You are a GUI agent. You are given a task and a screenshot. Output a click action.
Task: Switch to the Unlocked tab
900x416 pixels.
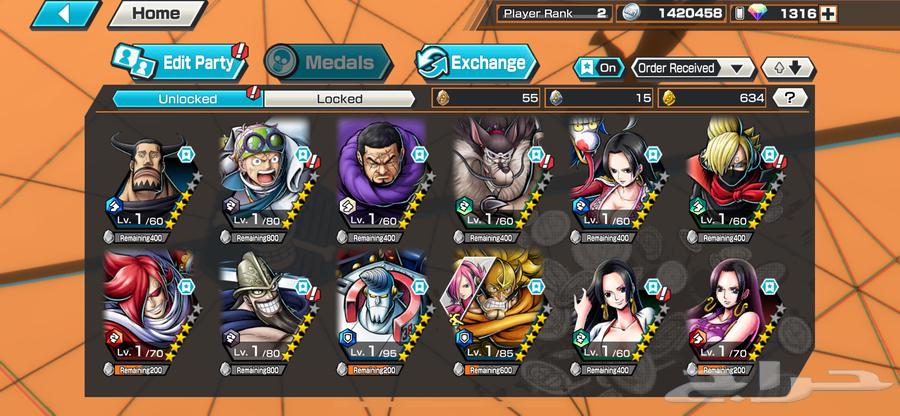point(186,98)
